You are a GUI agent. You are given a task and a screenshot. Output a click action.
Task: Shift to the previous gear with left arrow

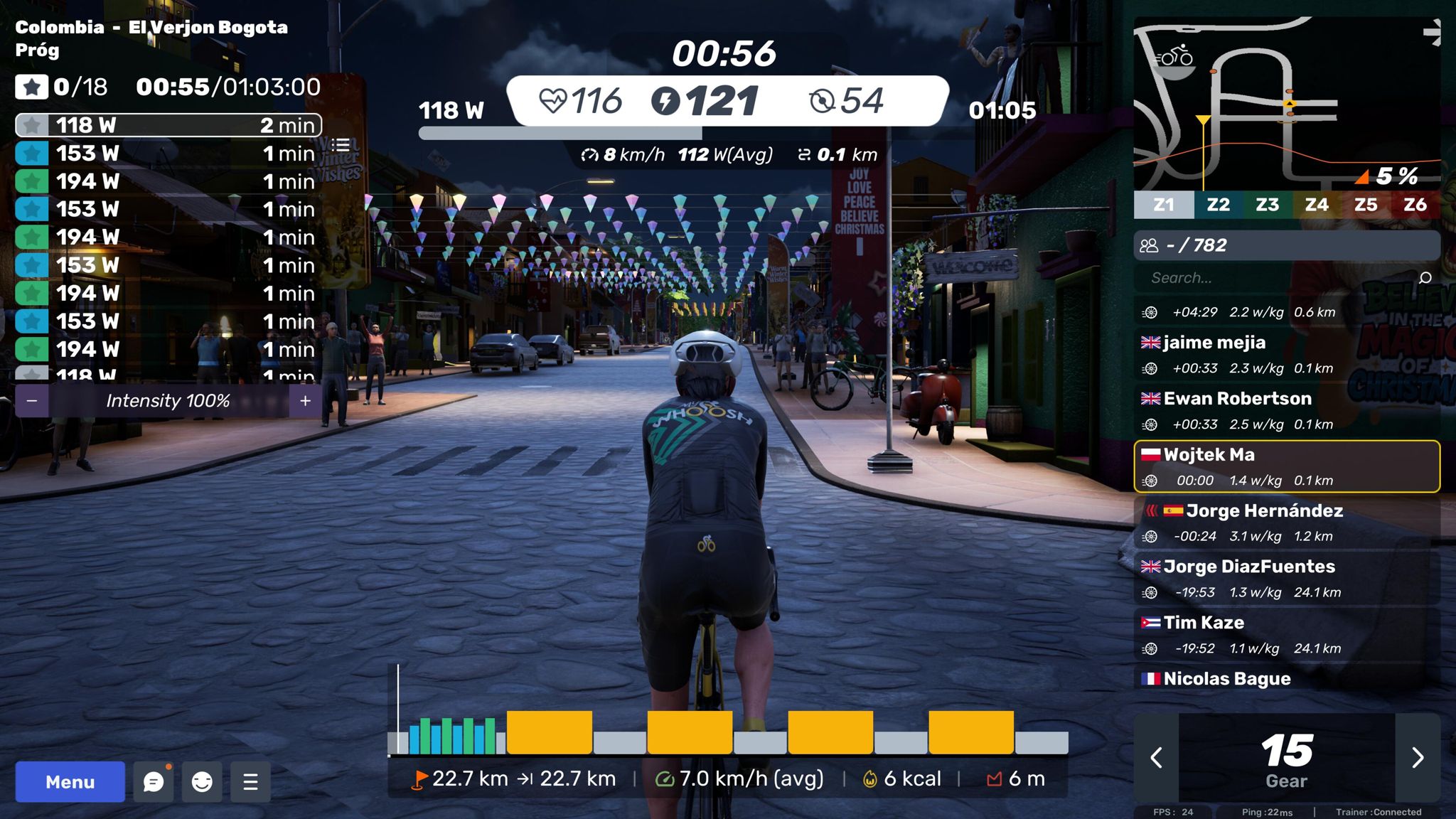pyautogui.click(x=1157, y=757)
